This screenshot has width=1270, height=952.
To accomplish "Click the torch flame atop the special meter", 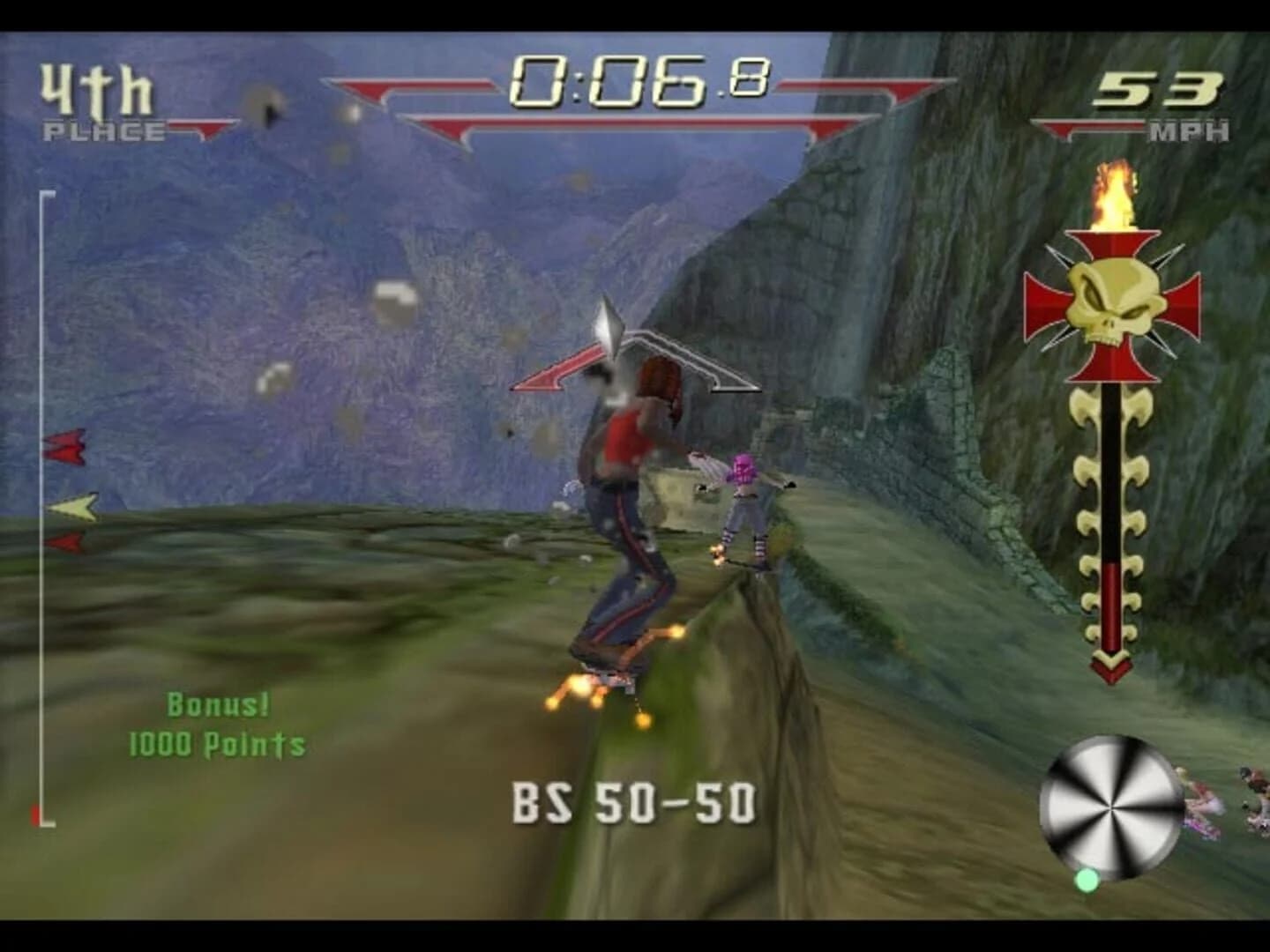I will click(x=1113, y=194).
